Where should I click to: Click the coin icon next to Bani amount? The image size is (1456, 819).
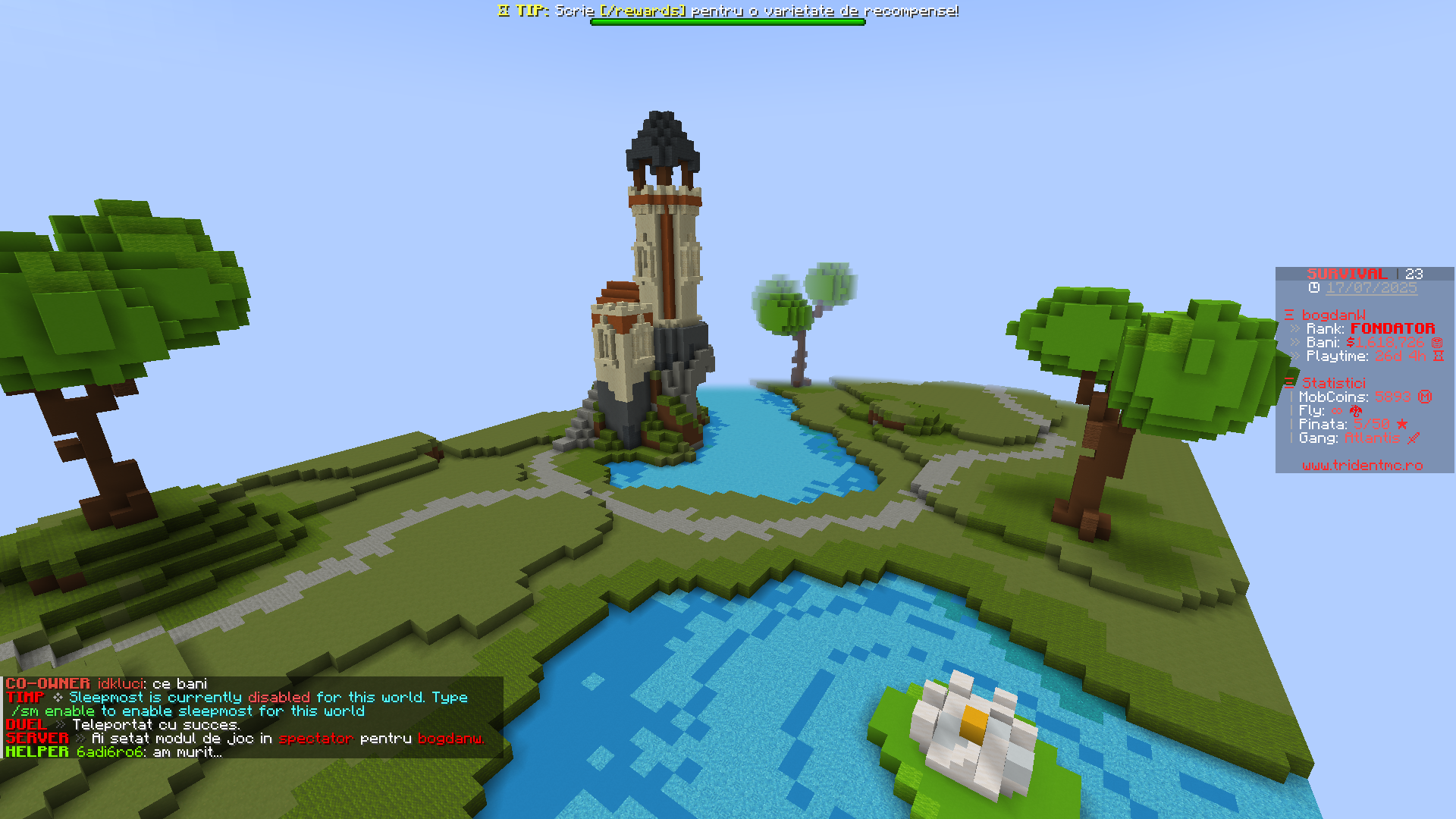(x=1438, y=343)
